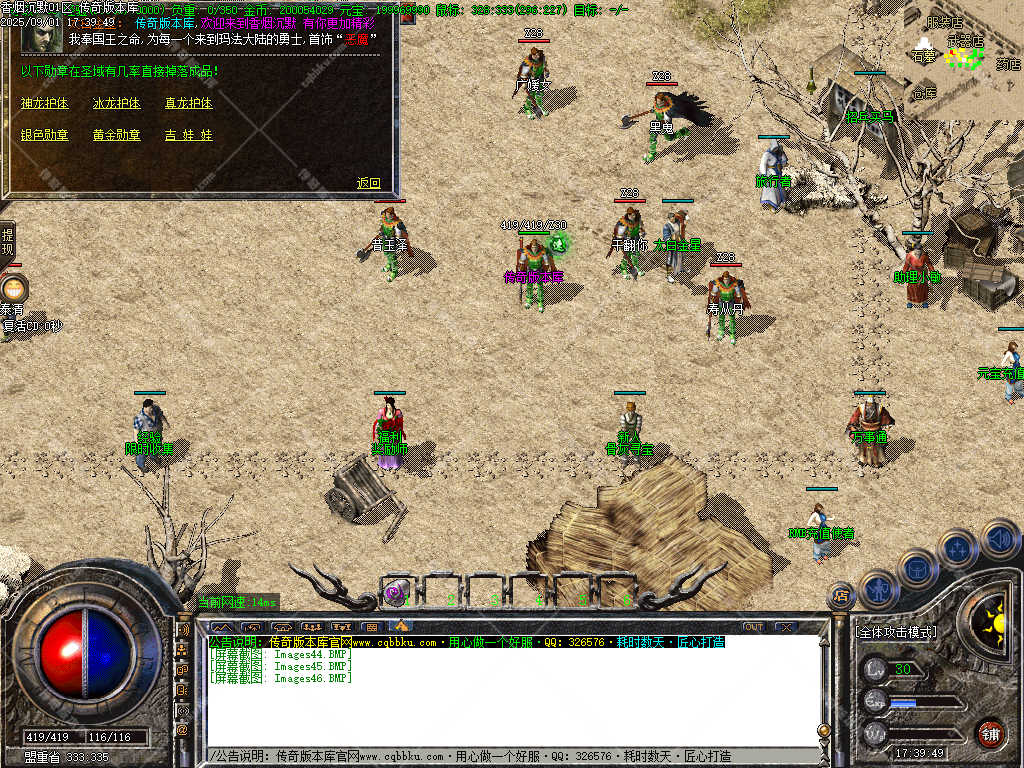The width and height of the screenshot is (1024, 768).
Task: Click the red 铺 stall button
Action: pyautogui.click(x=990, y=733)
